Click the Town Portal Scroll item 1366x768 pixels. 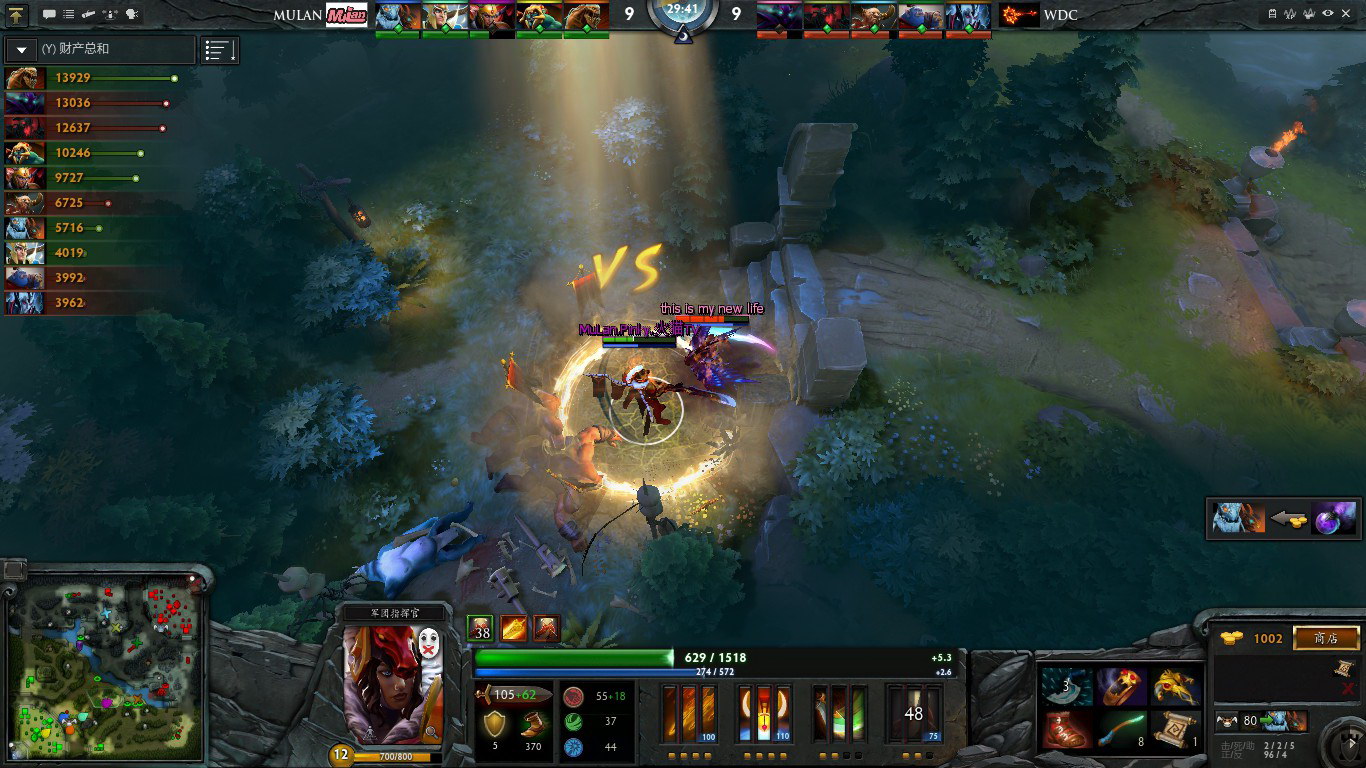pos(1176,730)
